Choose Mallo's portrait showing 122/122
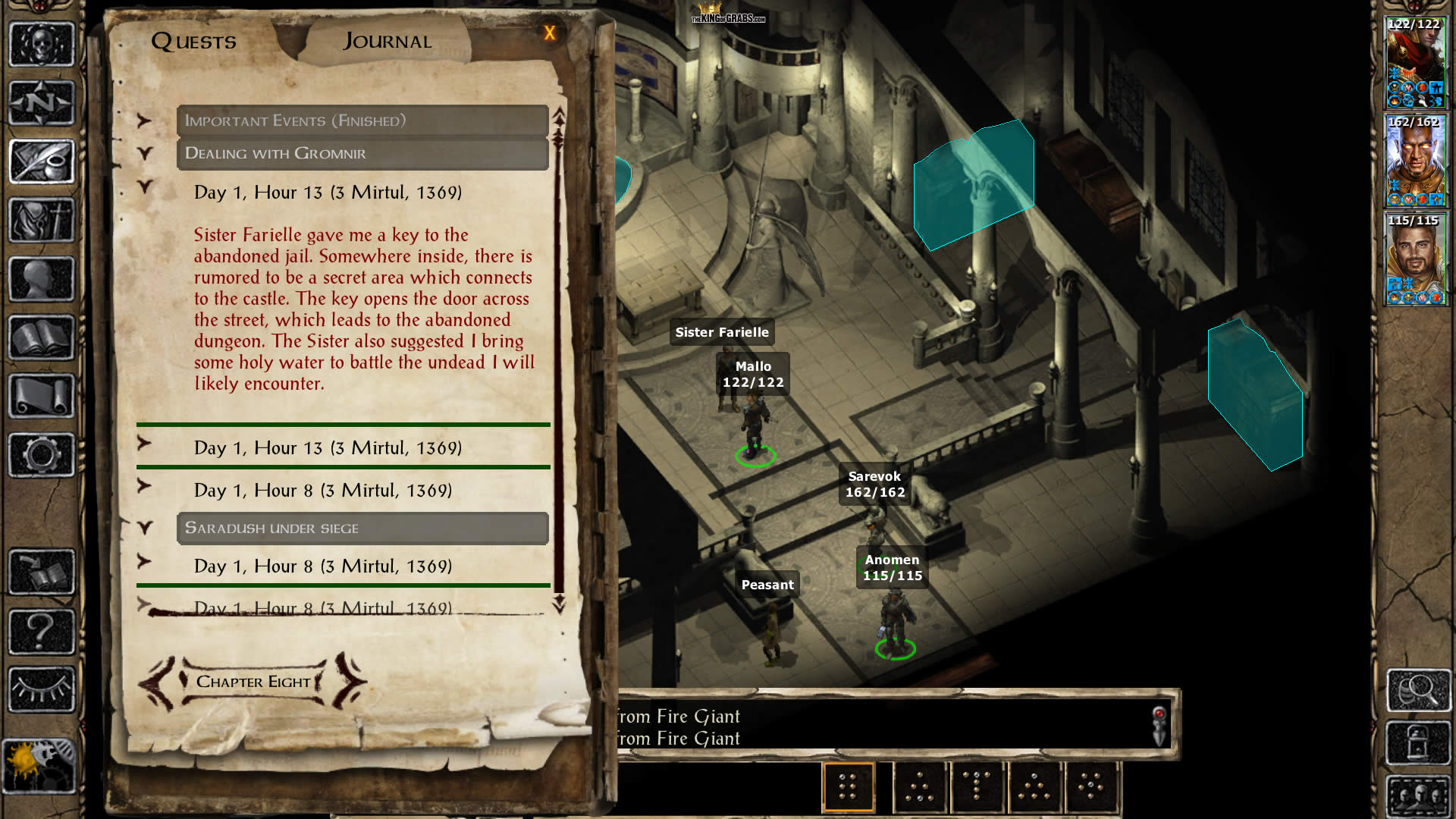Viewport: 1456px width, 819px height. 1415,64
